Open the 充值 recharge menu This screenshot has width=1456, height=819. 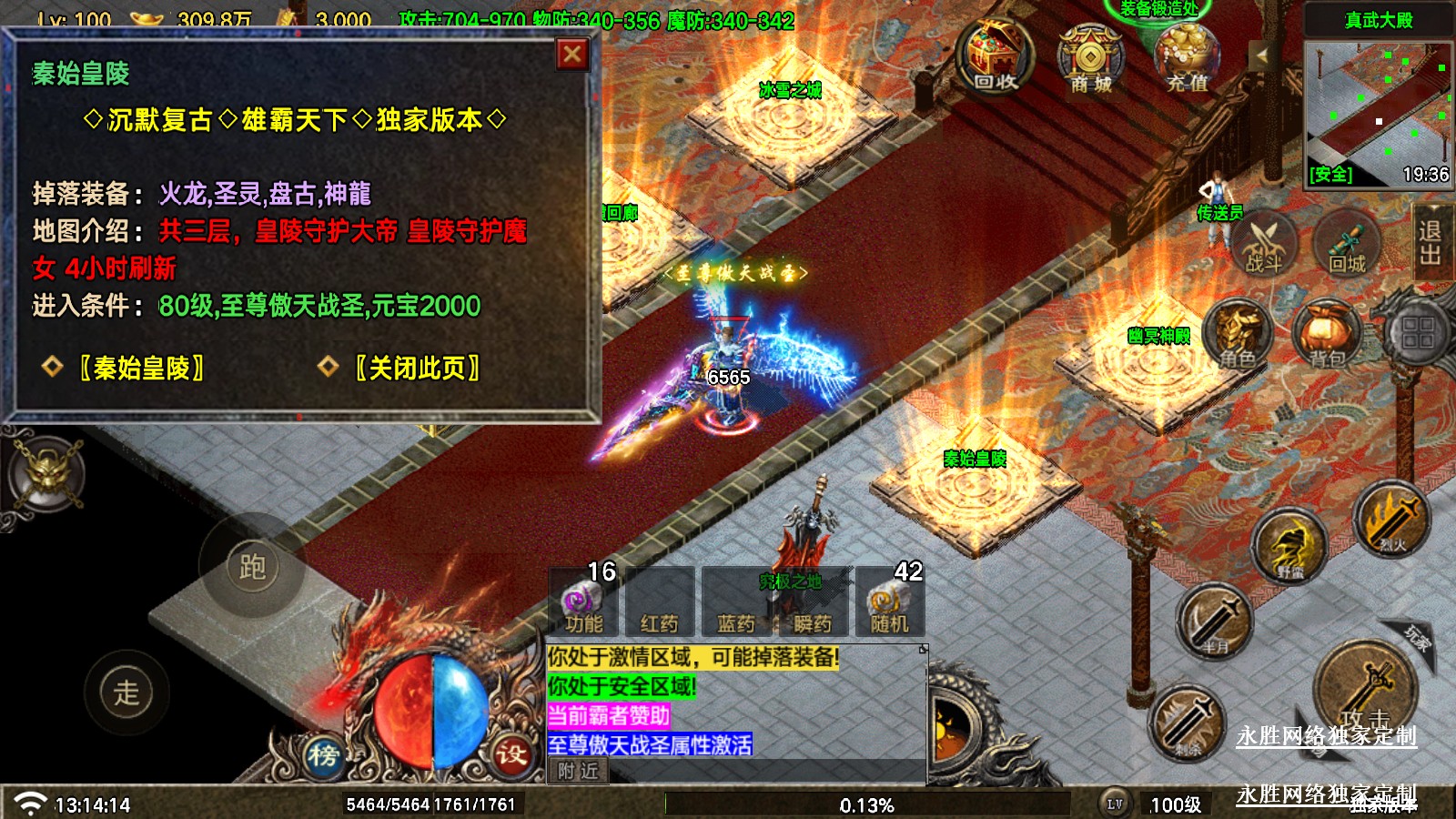[1187, 57]
